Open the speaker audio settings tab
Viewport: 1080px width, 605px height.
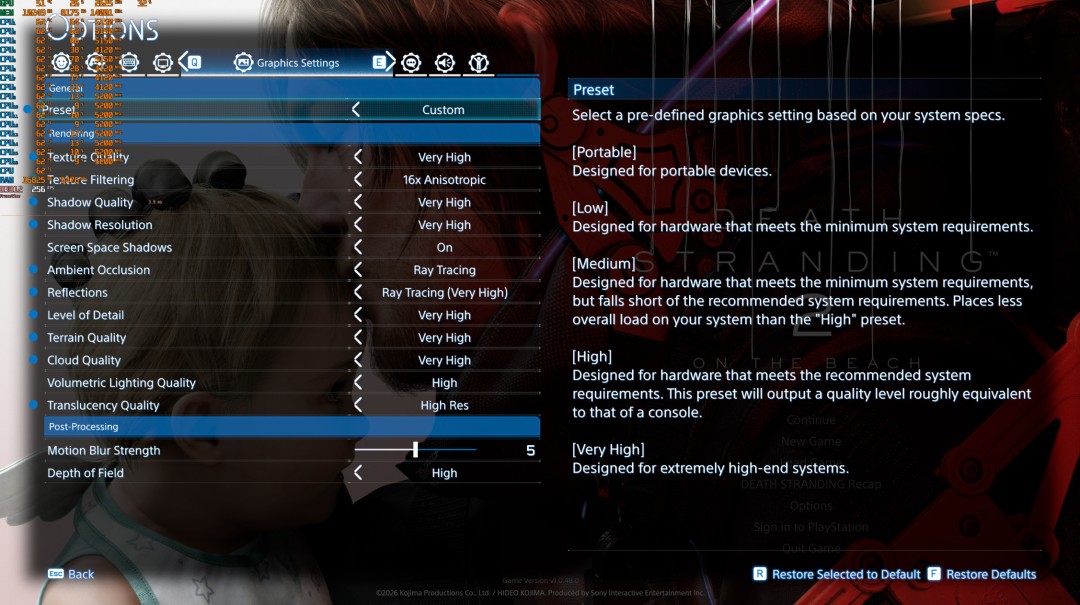point(445,63)
